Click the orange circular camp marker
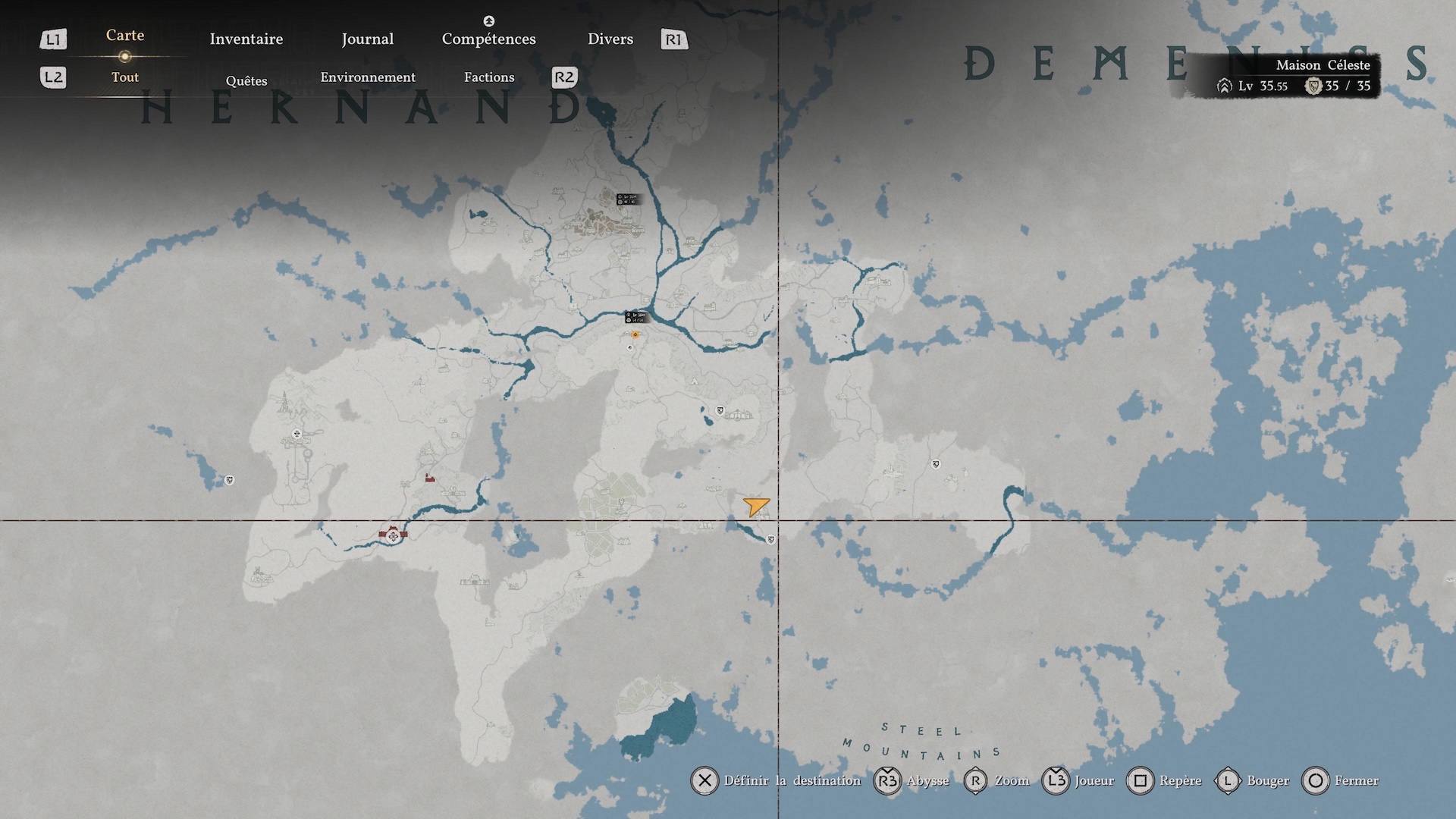This screenshot has height=819, width=1456. click(x=635, y=334)
